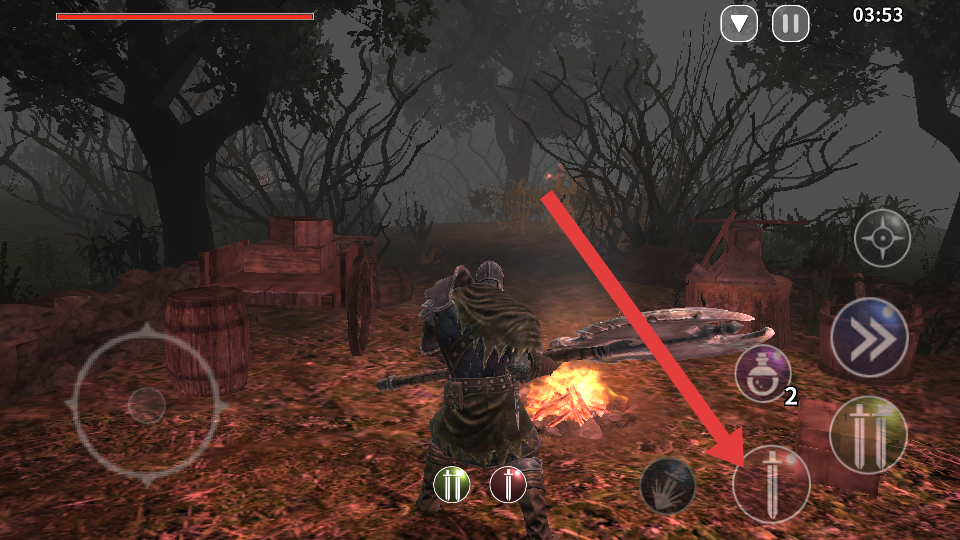Pause the game
Viewport: 960px width, 540px height.
[x=790, y=23]
